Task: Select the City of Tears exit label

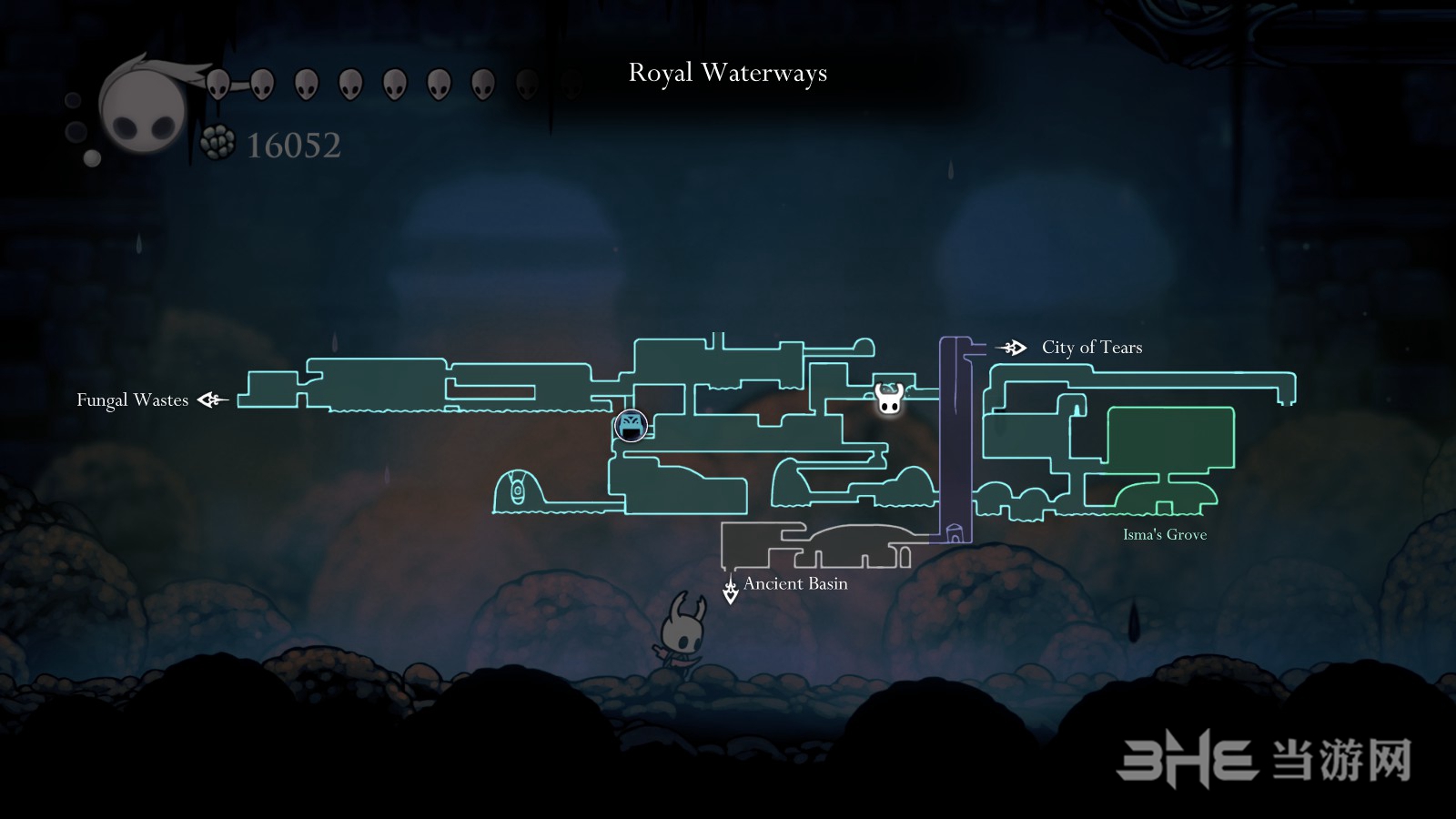Action: point(1091,348)
